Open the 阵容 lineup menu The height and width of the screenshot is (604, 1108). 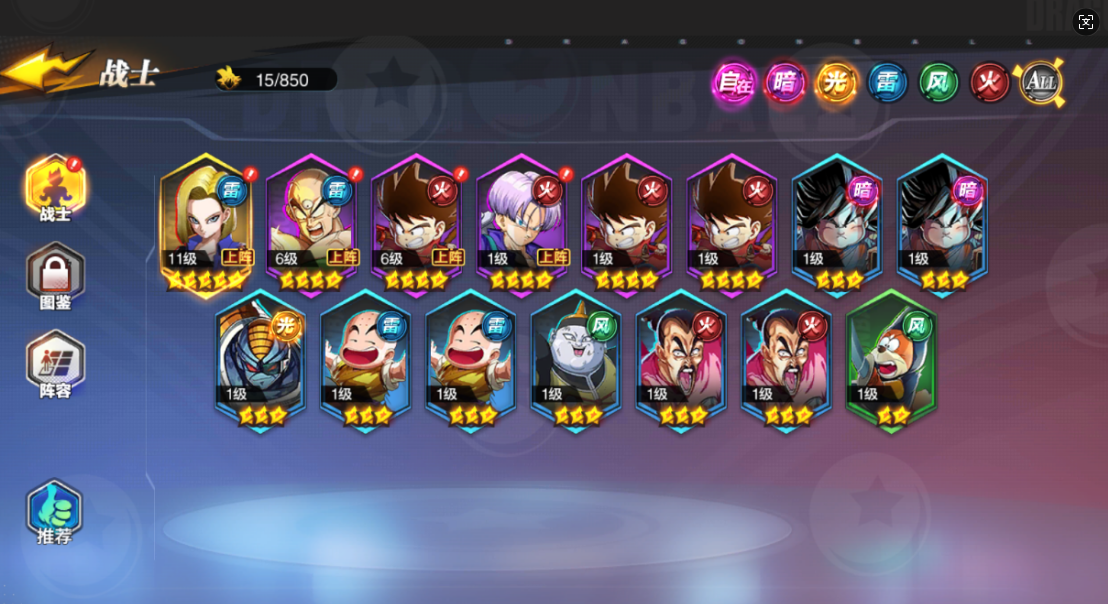tap(56, 365)
